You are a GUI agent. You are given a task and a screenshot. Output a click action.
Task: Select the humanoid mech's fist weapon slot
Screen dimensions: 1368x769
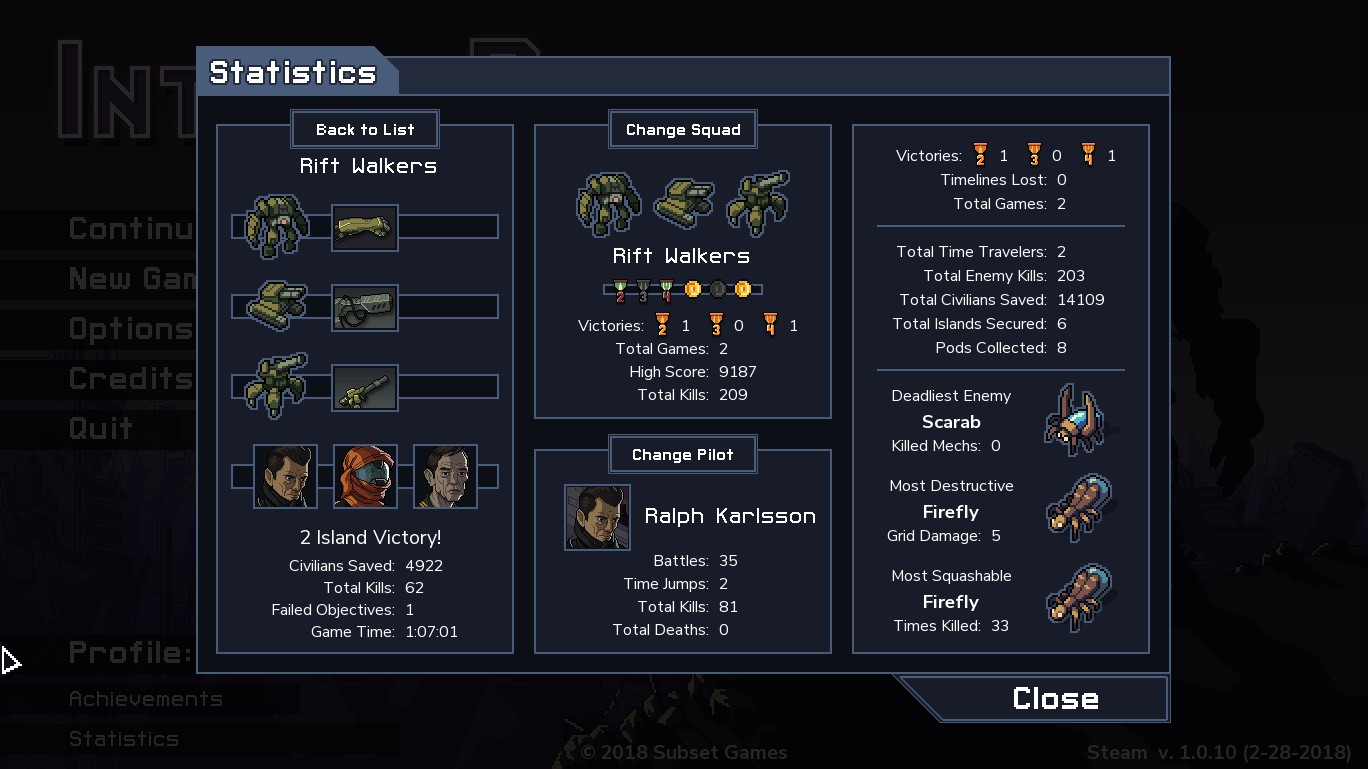point(365,227)
